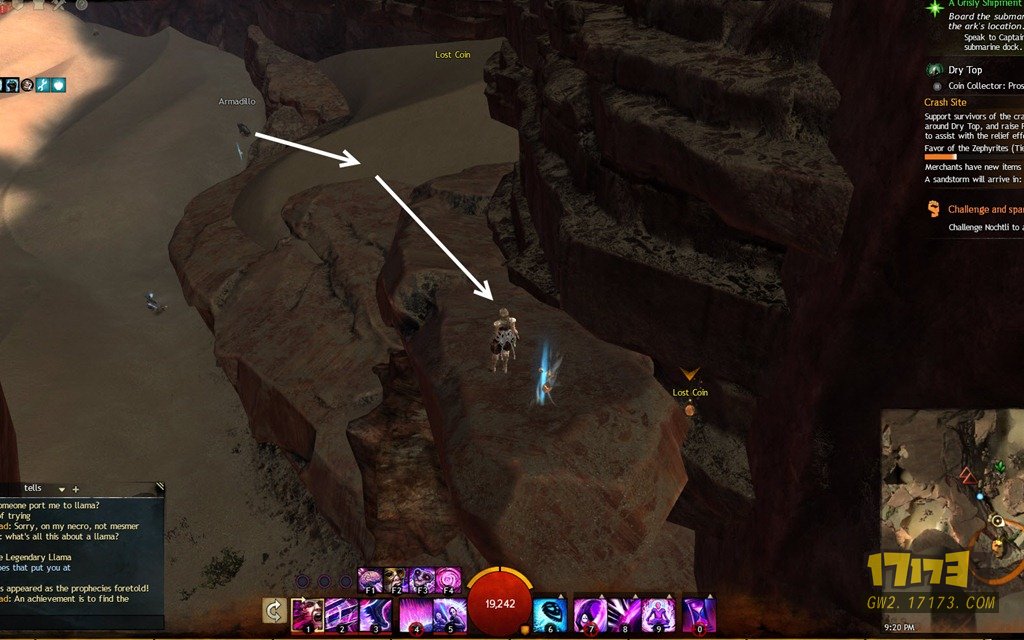The image size is (1024, 640).
Task: Switch to the tells chat tab
Action: pyautogui.click(x=32, y=489)
